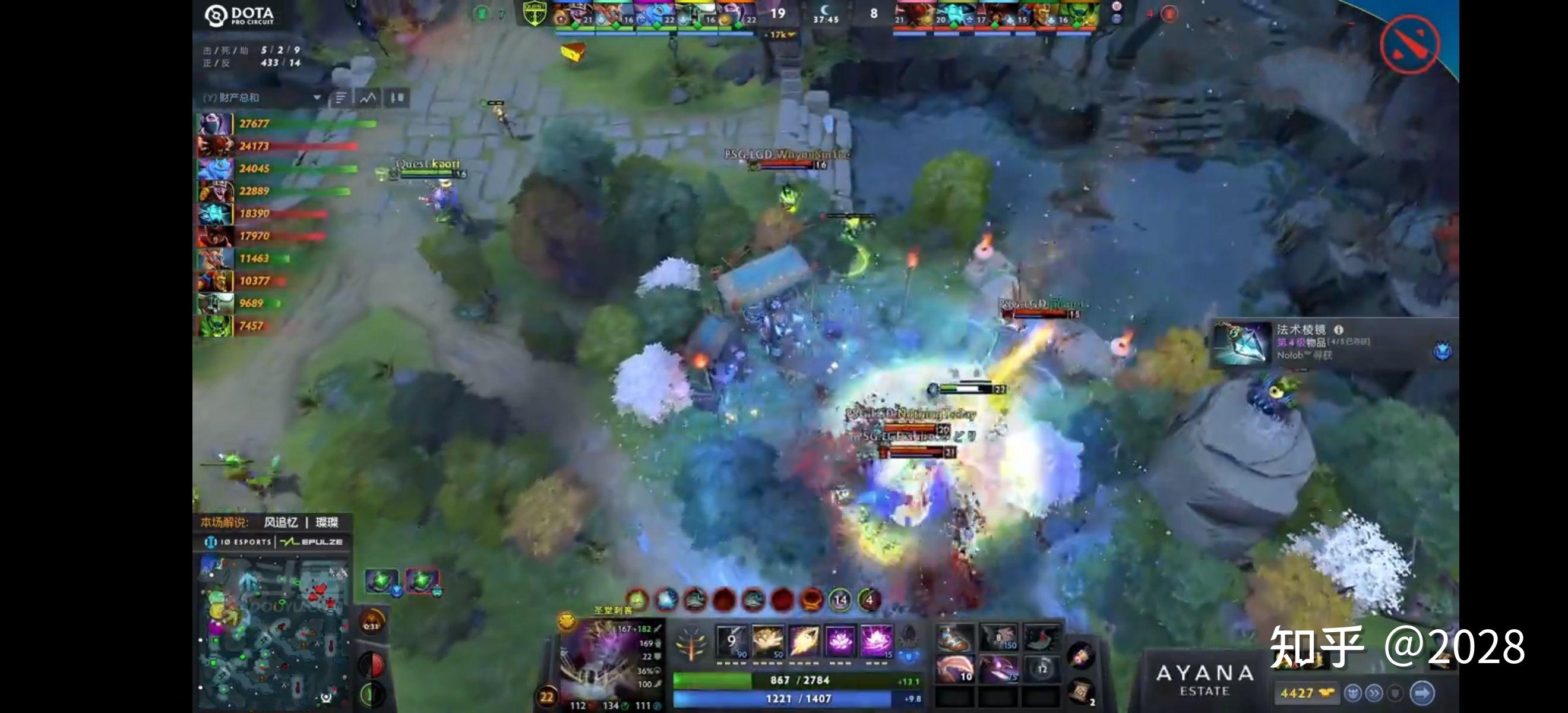Image resolution: width=1568 pixels, height=713 pixels.
Task: Click the info icon next to 法术棱镜
Action: [x=1339, y=329]
